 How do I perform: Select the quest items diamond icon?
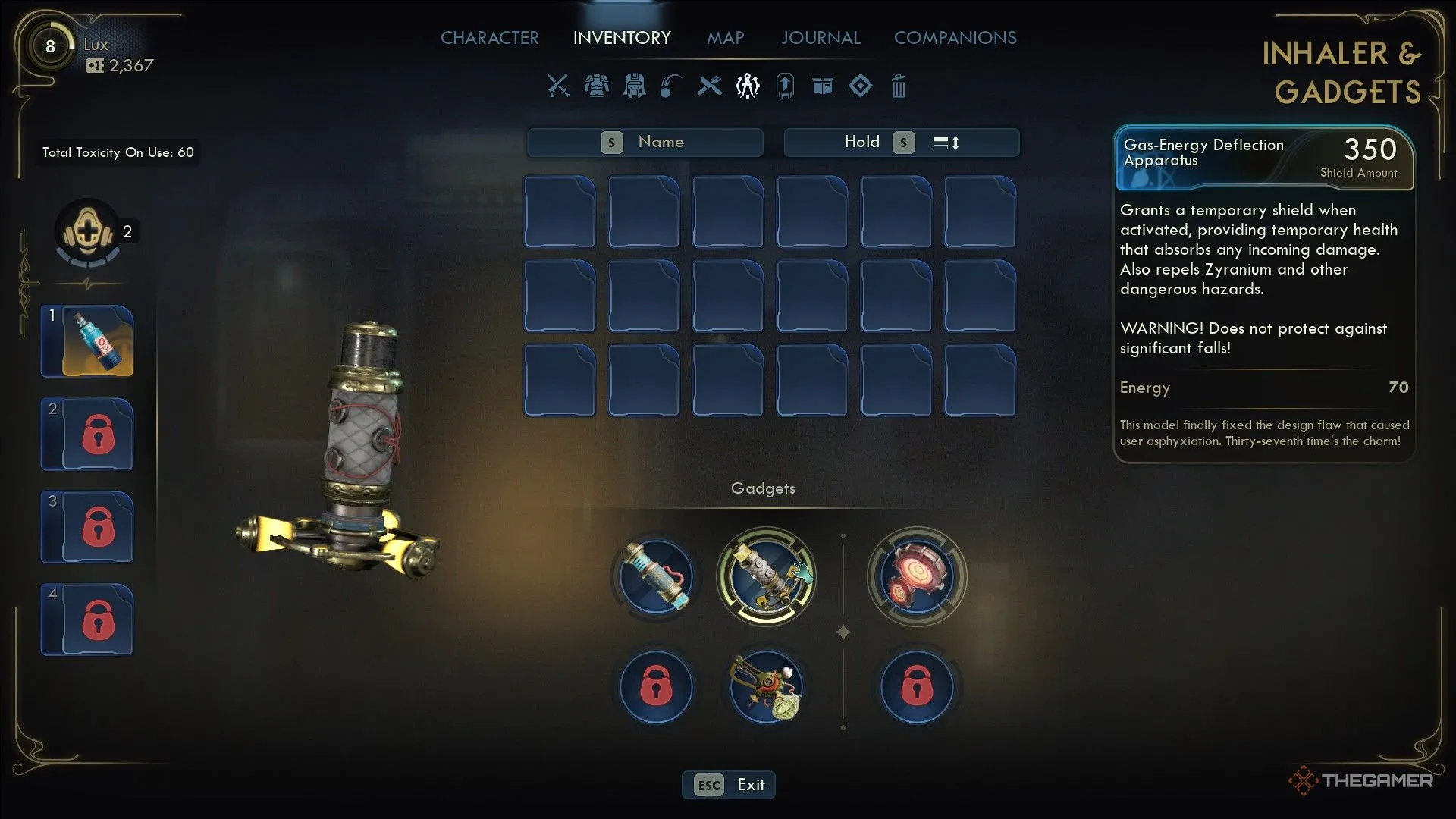click(x=861, y=86)
